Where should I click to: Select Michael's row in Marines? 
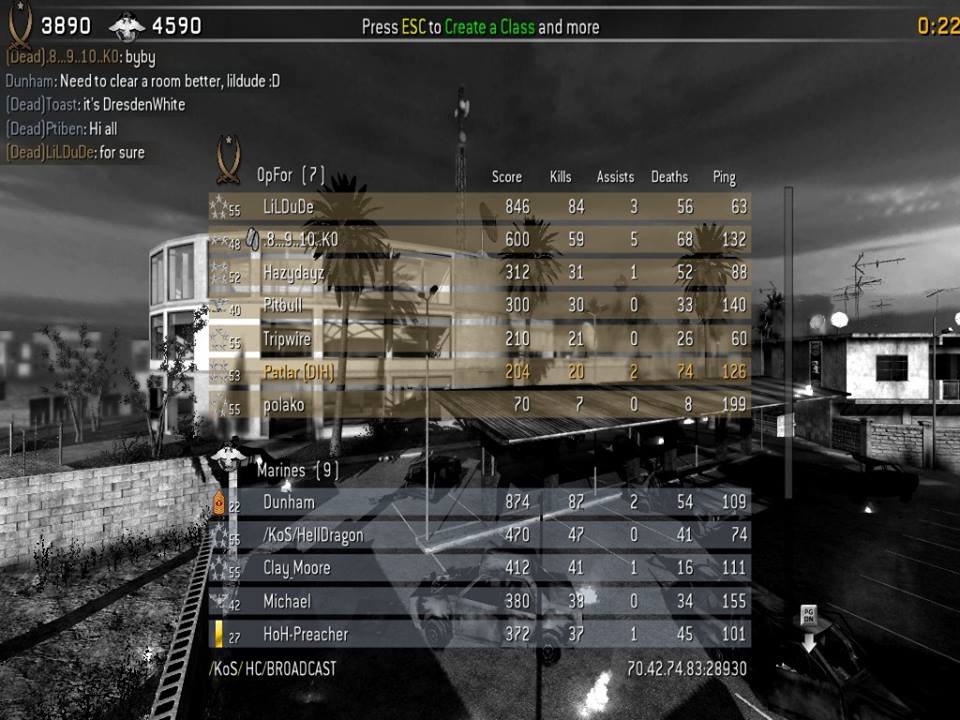click(480, 601)
